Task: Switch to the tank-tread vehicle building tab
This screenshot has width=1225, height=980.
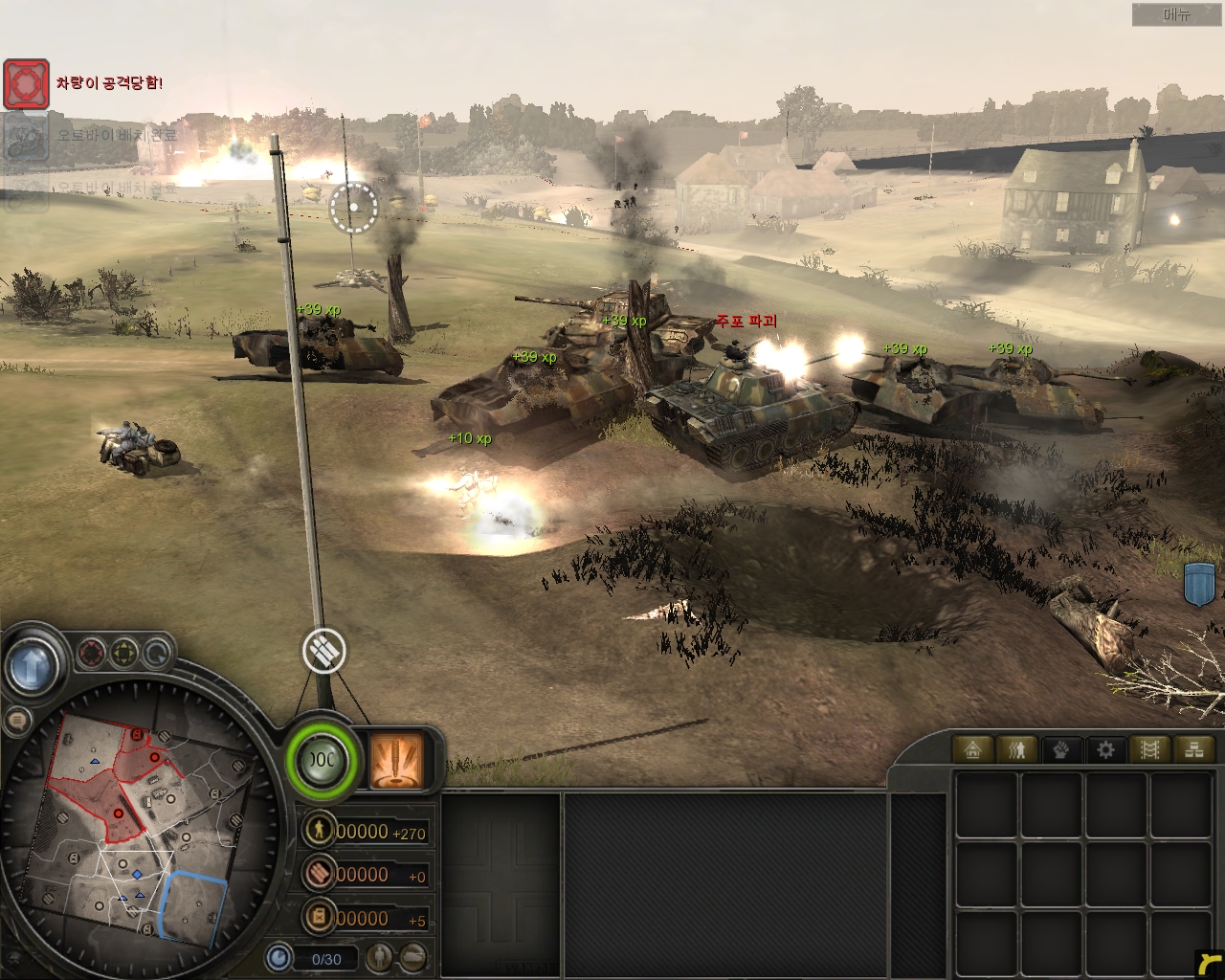Action: (1149, 749)
